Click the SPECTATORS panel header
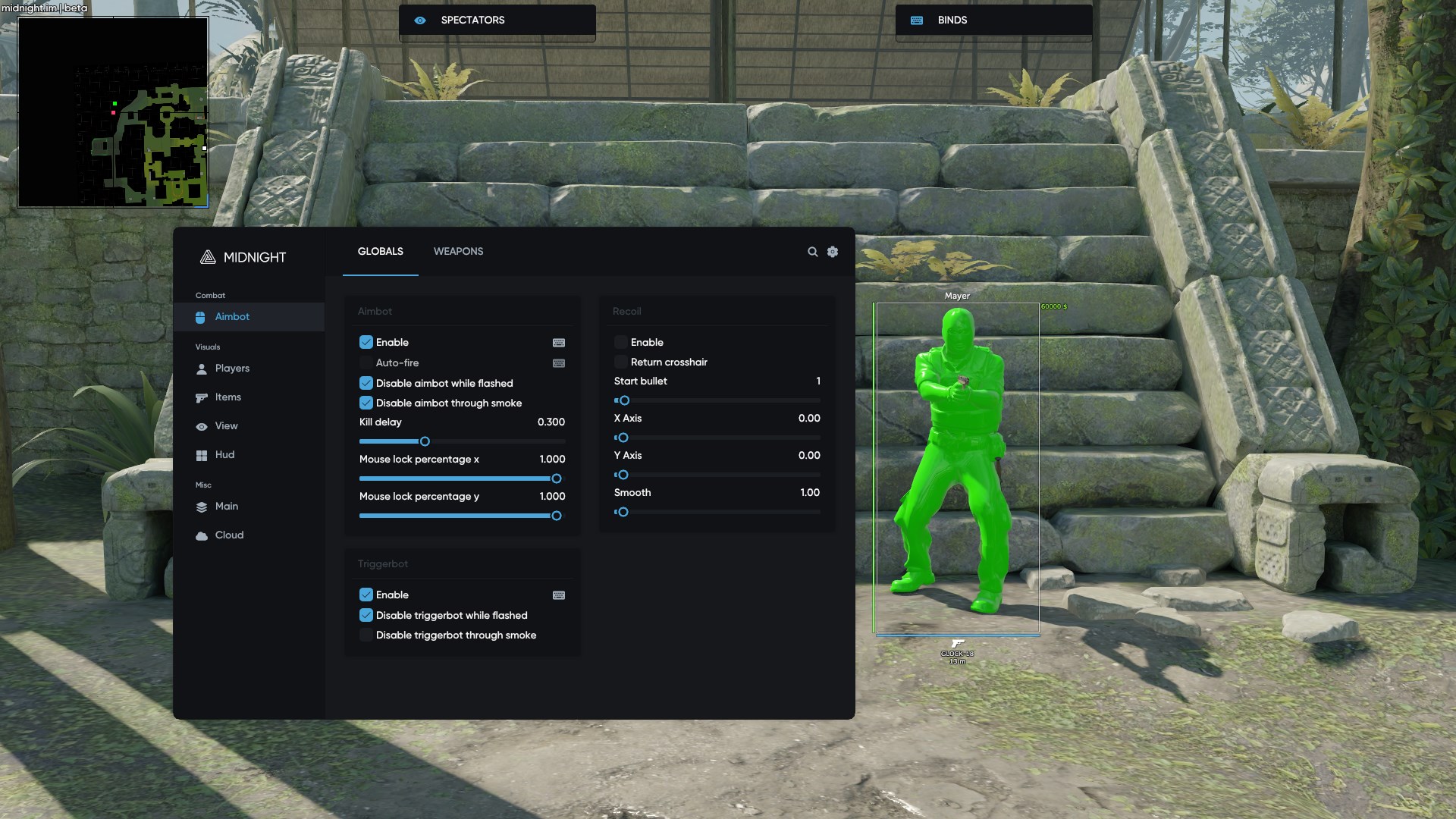The image size is (1456, 819). [497, 20]
